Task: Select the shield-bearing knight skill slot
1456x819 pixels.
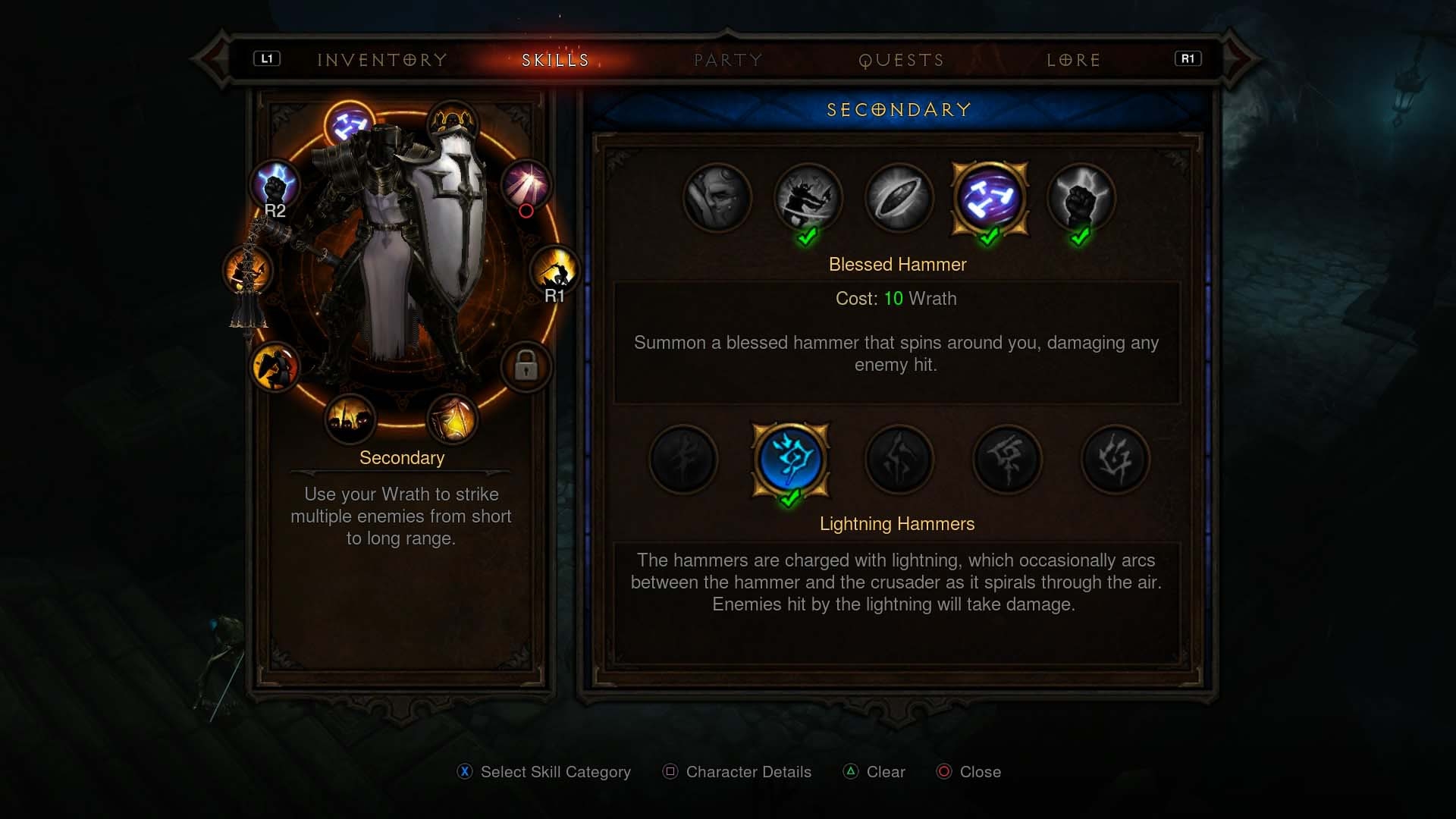Action: (x=275, y=367)
